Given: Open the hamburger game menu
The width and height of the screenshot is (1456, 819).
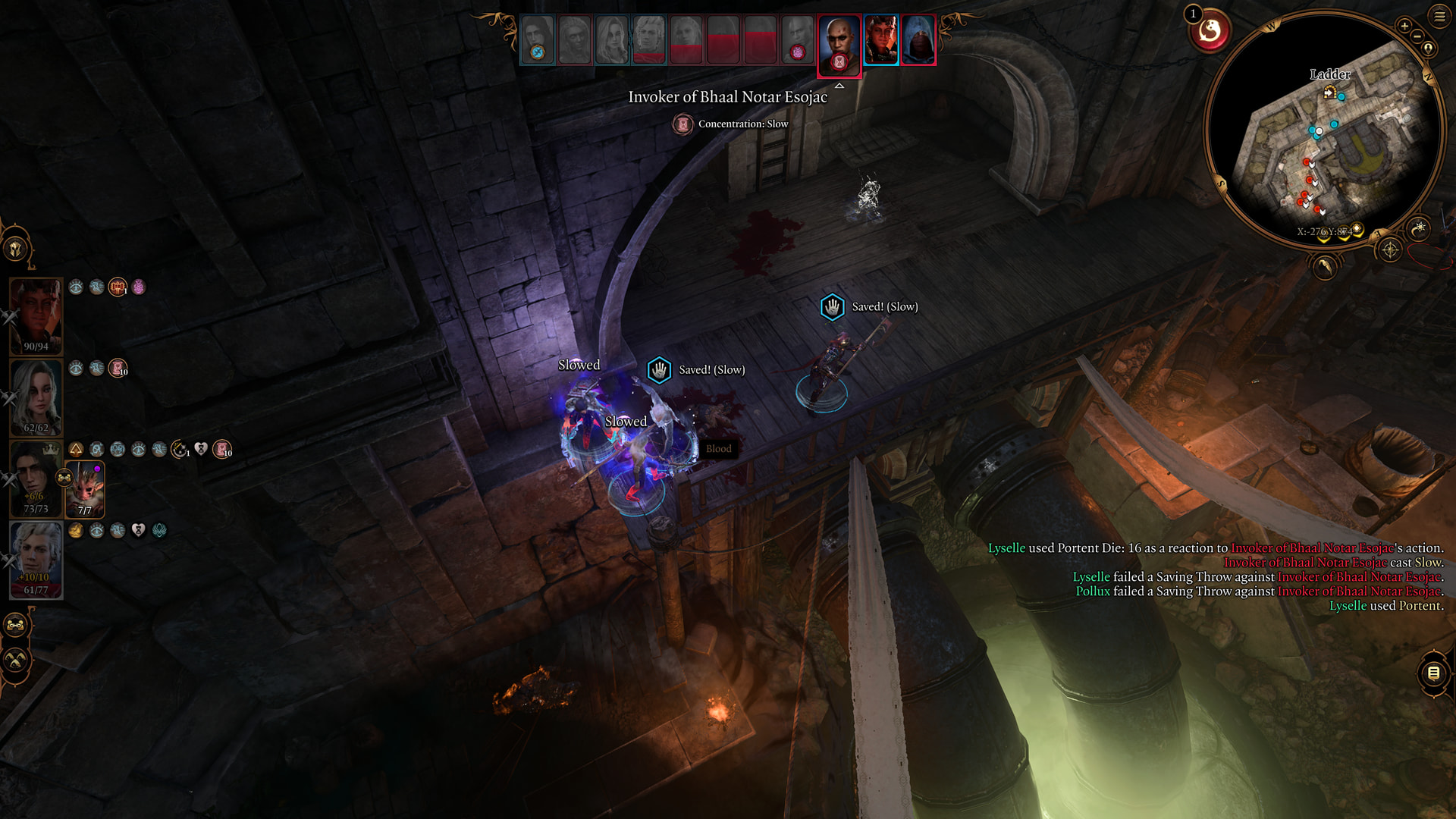Looking at the screenshot, I should (1439, 16).
